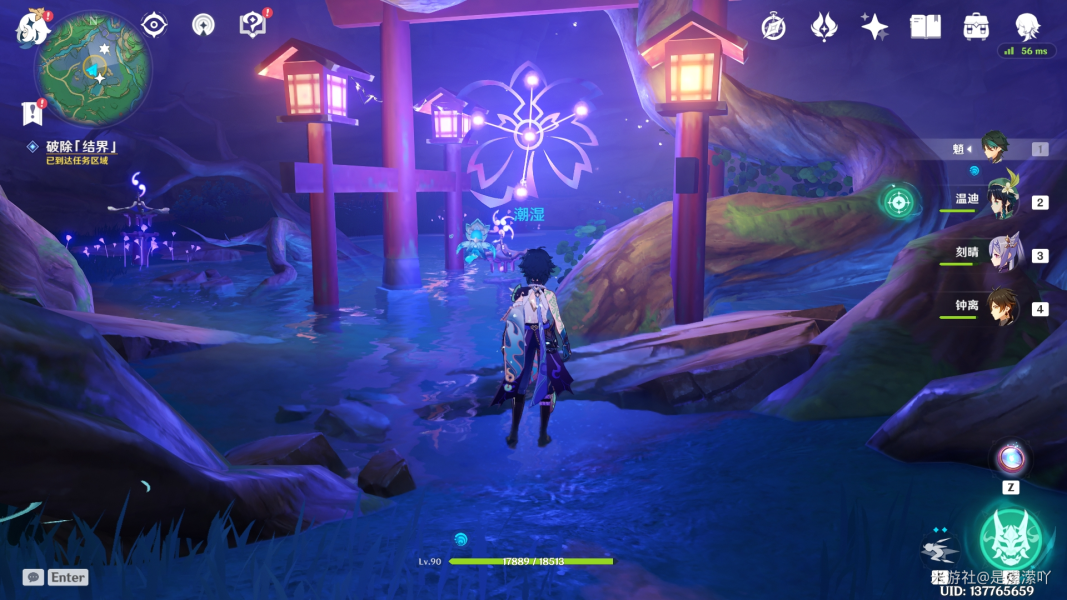Switch to party member 温迪

point(1003,201)
